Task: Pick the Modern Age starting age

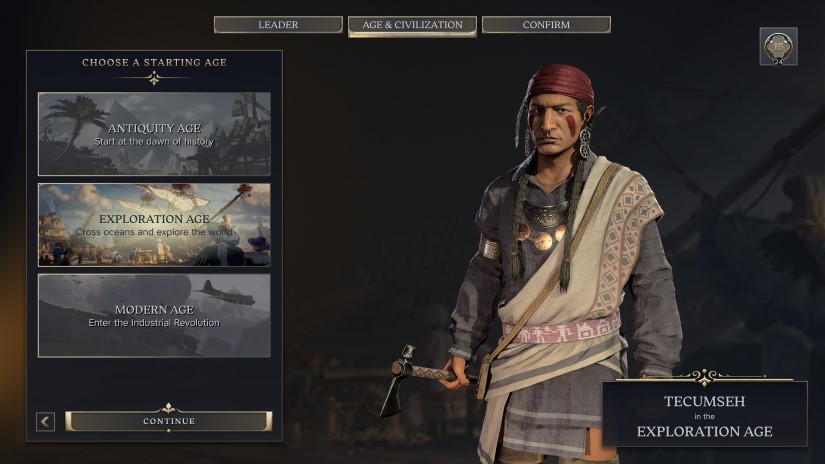Action: [x=154, y=315]
